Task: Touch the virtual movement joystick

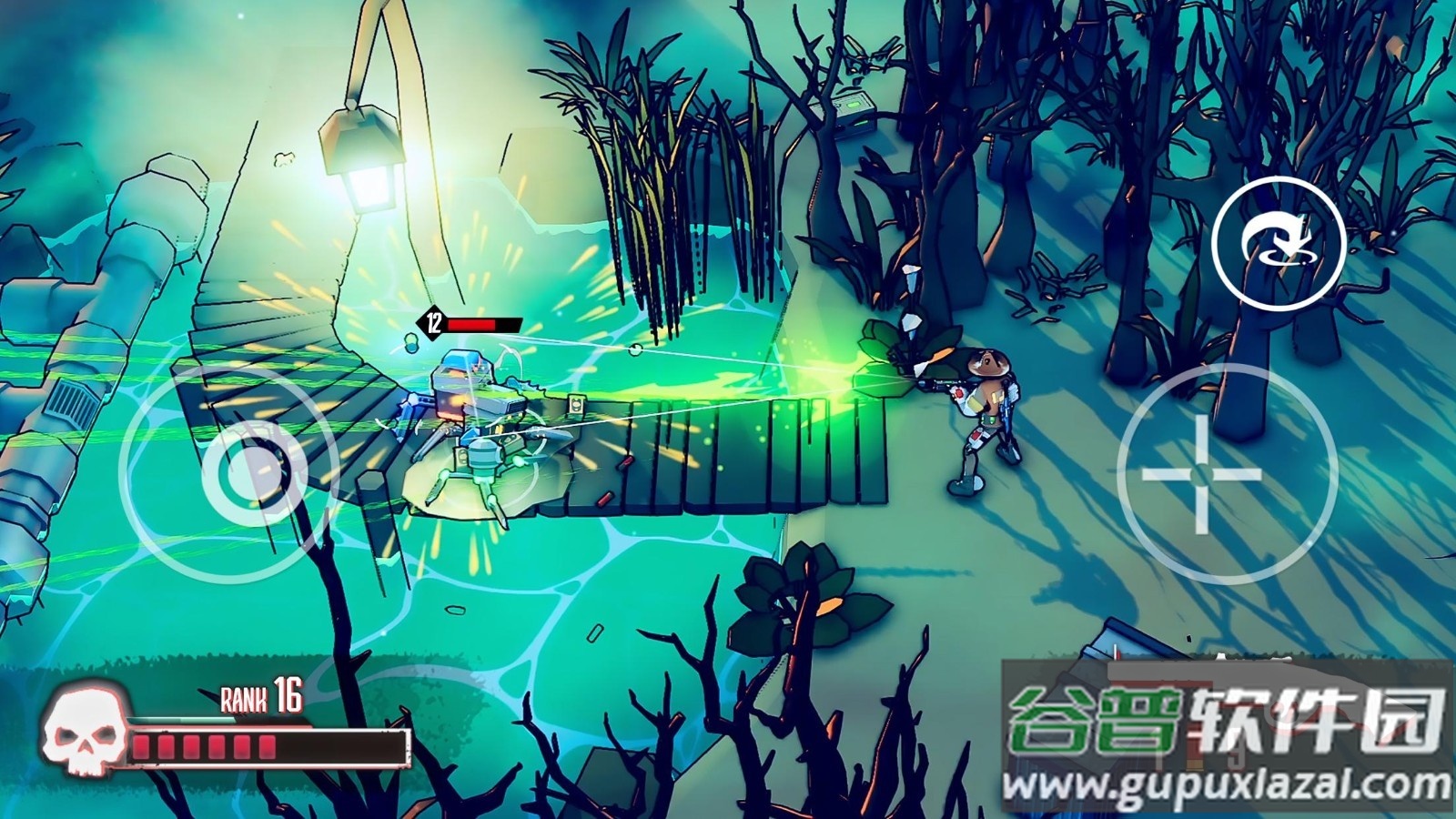Action: point(240,473)
